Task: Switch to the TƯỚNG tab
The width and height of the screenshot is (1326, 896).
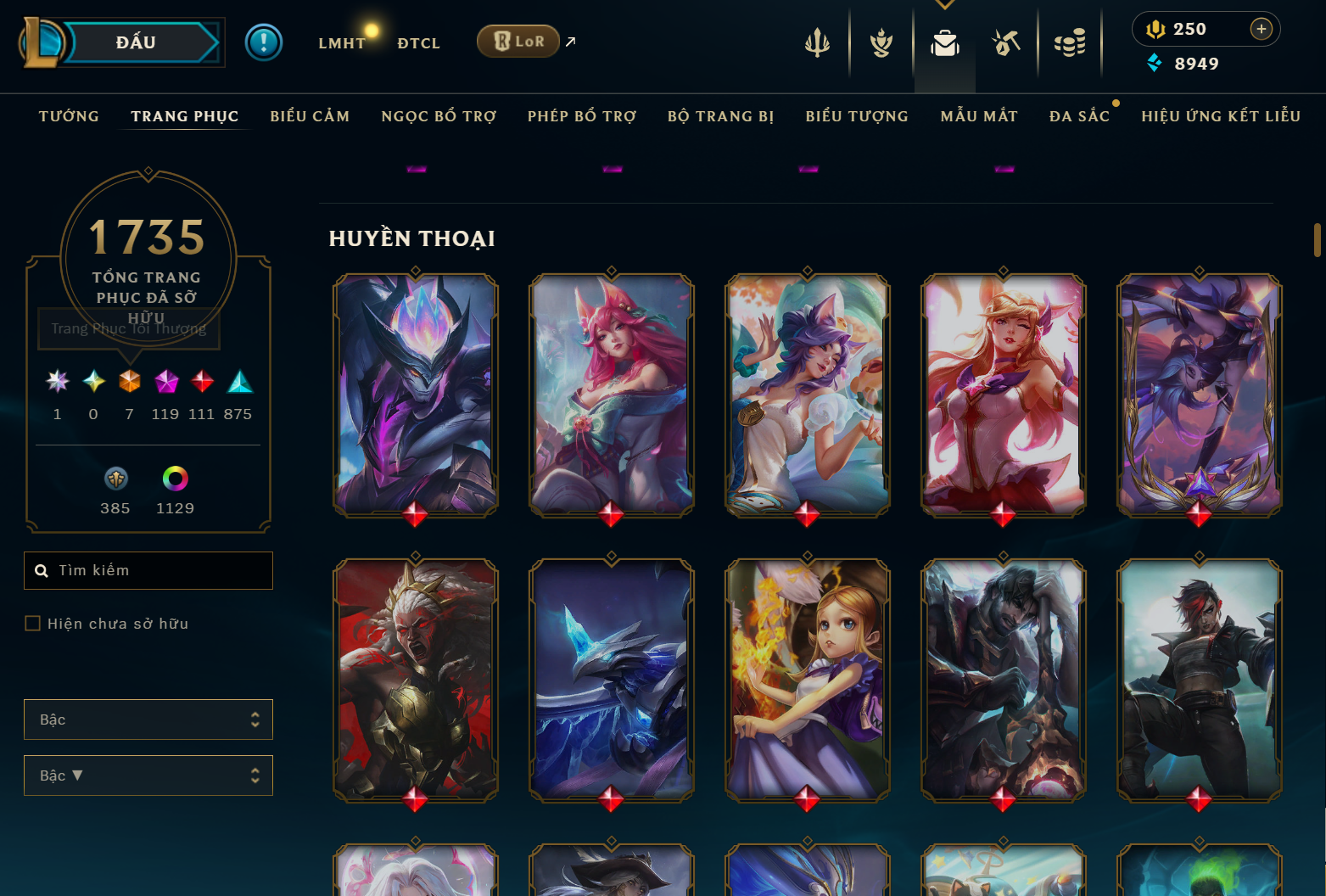Action: click(x=69, y=116)
